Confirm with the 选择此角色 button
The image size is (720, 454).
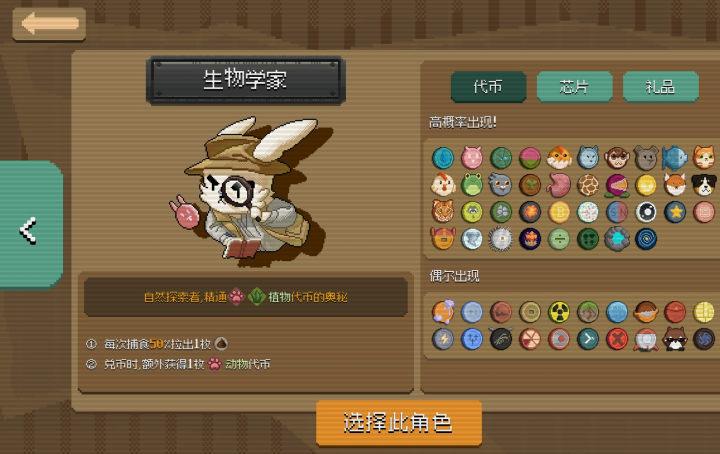click(x=399, y=422)
